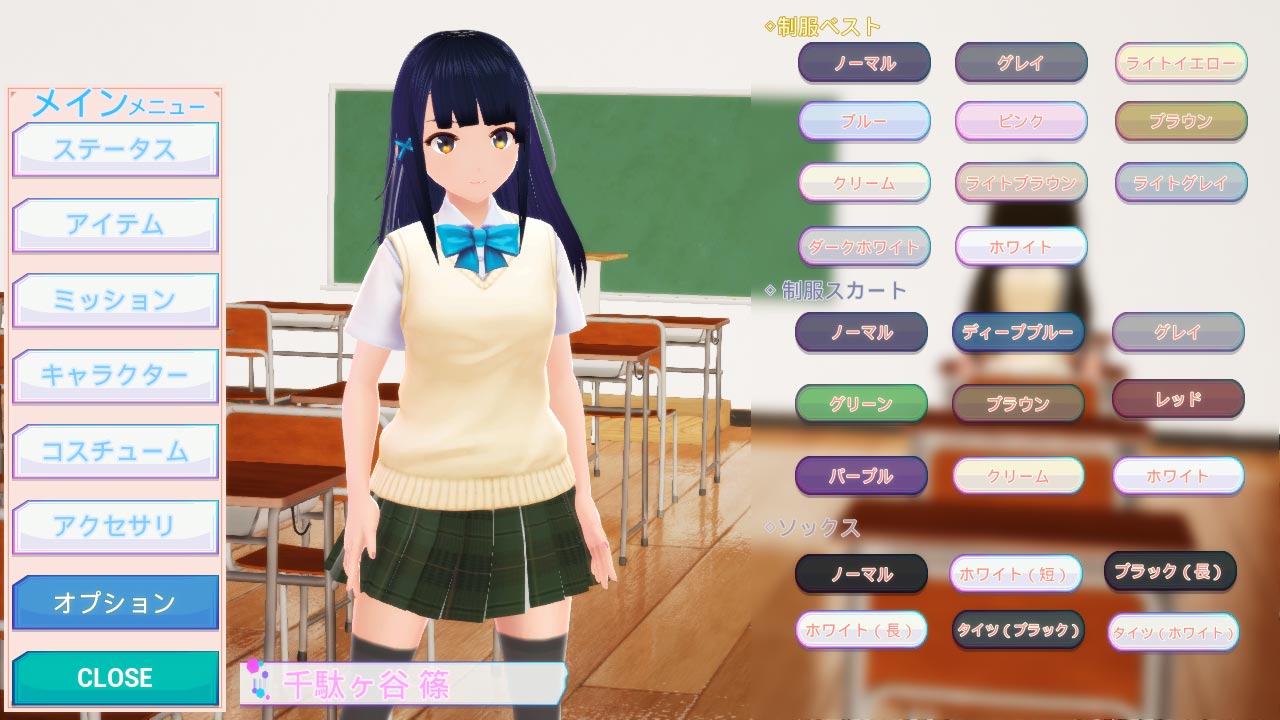Open the ミッション menu

pos(115,300)
